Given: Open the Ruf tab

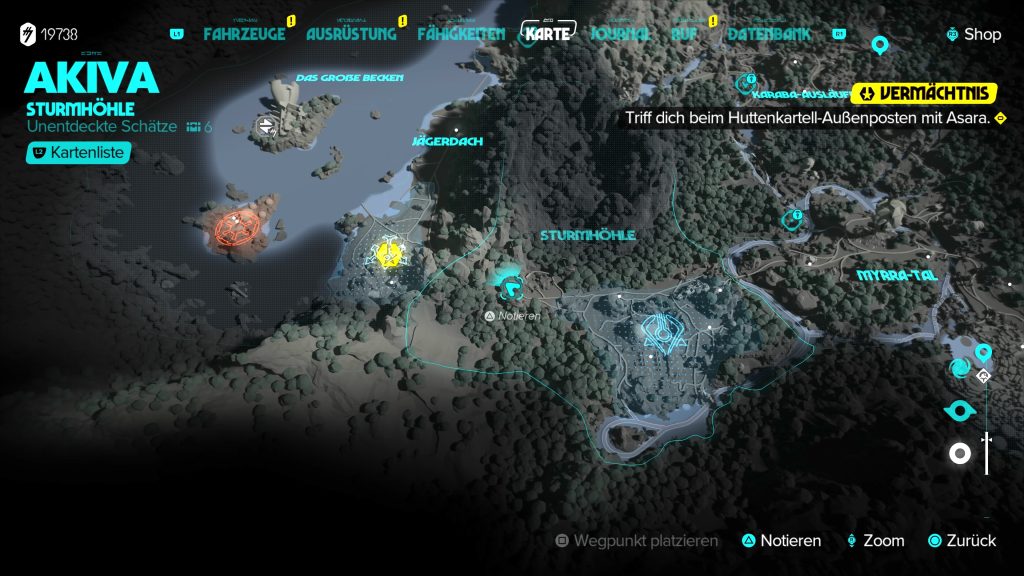Looking at the screenshot, I should click(x=685, y=33).
